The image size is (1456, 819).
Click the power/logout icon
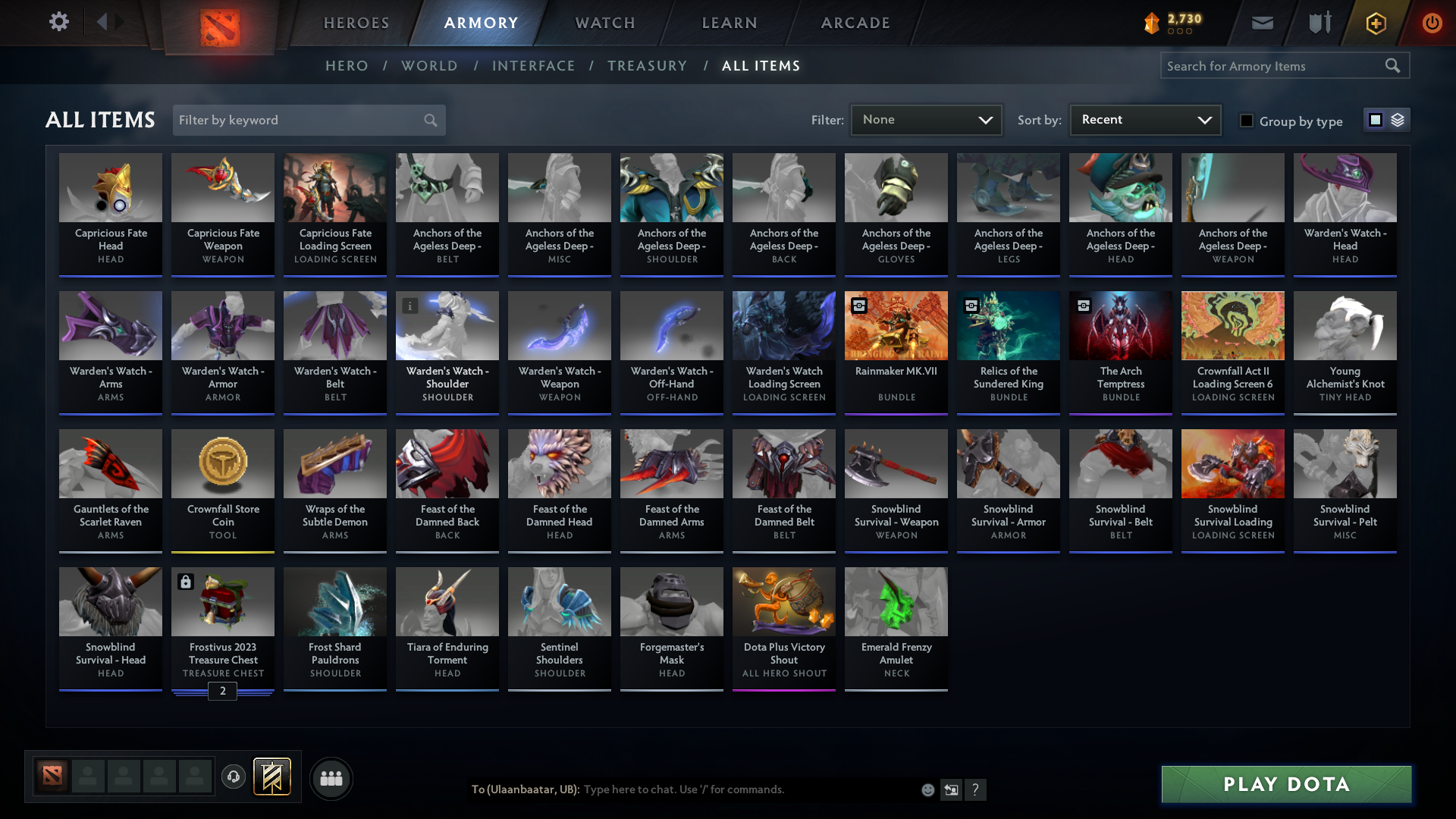[x=1432, y=23]
